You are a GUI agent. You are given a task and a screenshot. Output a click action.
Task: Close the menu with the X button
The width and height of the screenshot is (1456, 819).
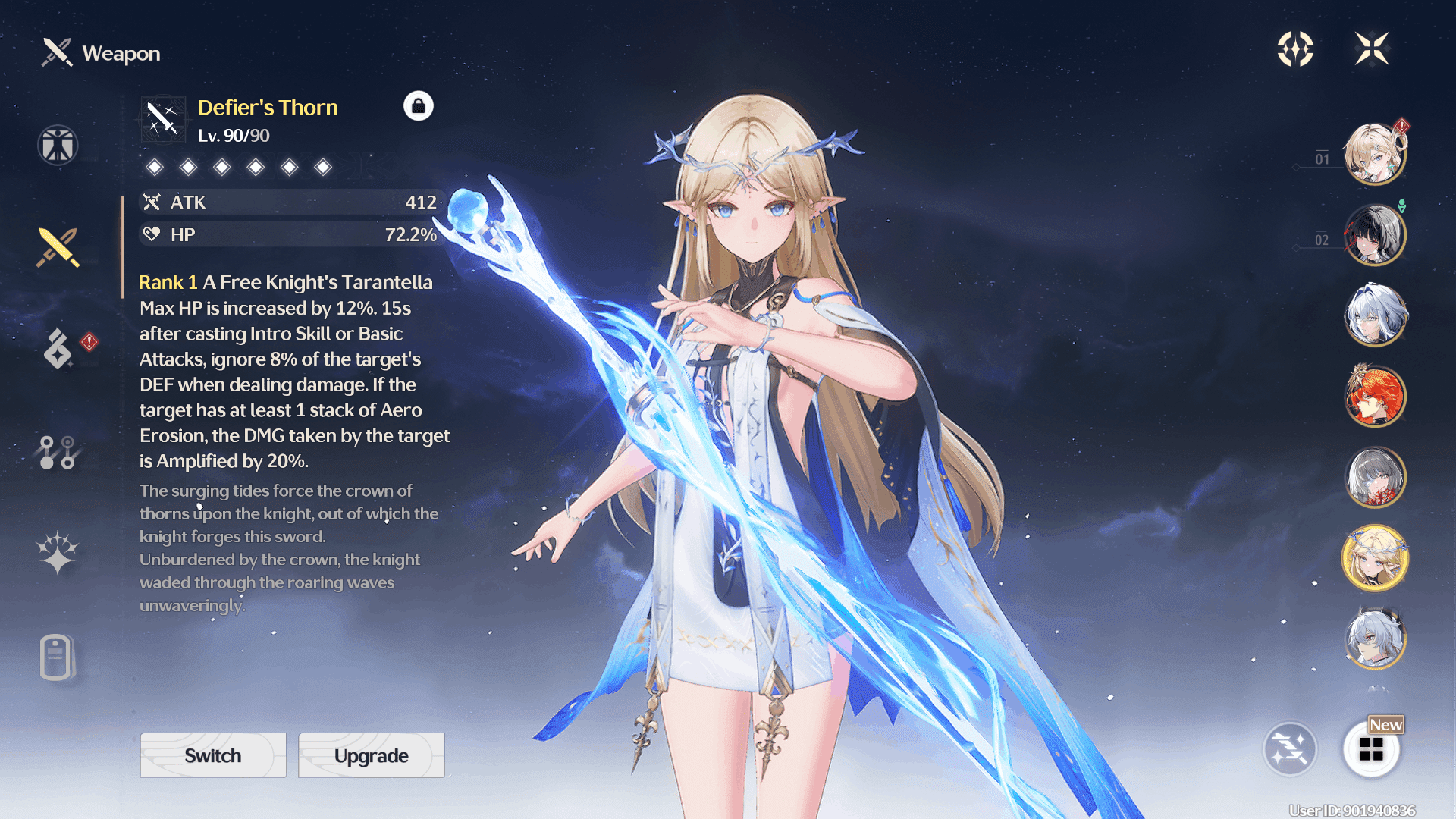1372,49
